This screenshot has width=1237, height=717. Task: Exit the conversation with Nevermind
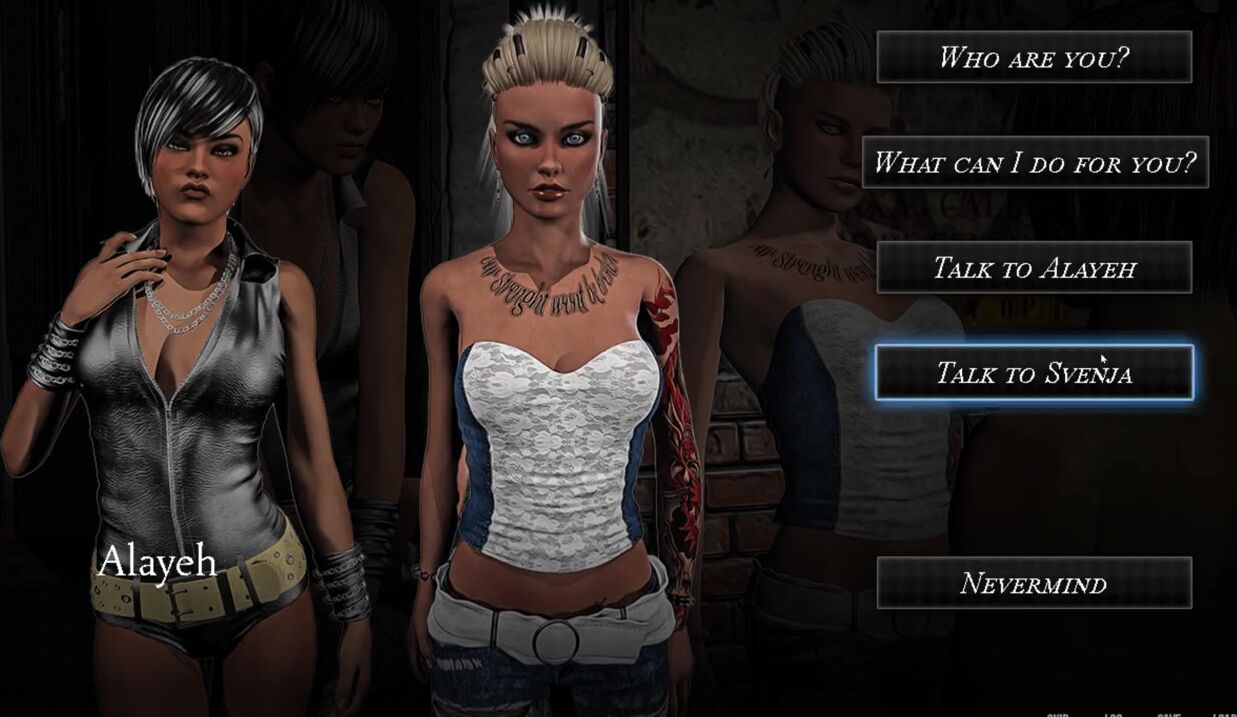(1034, 583)
